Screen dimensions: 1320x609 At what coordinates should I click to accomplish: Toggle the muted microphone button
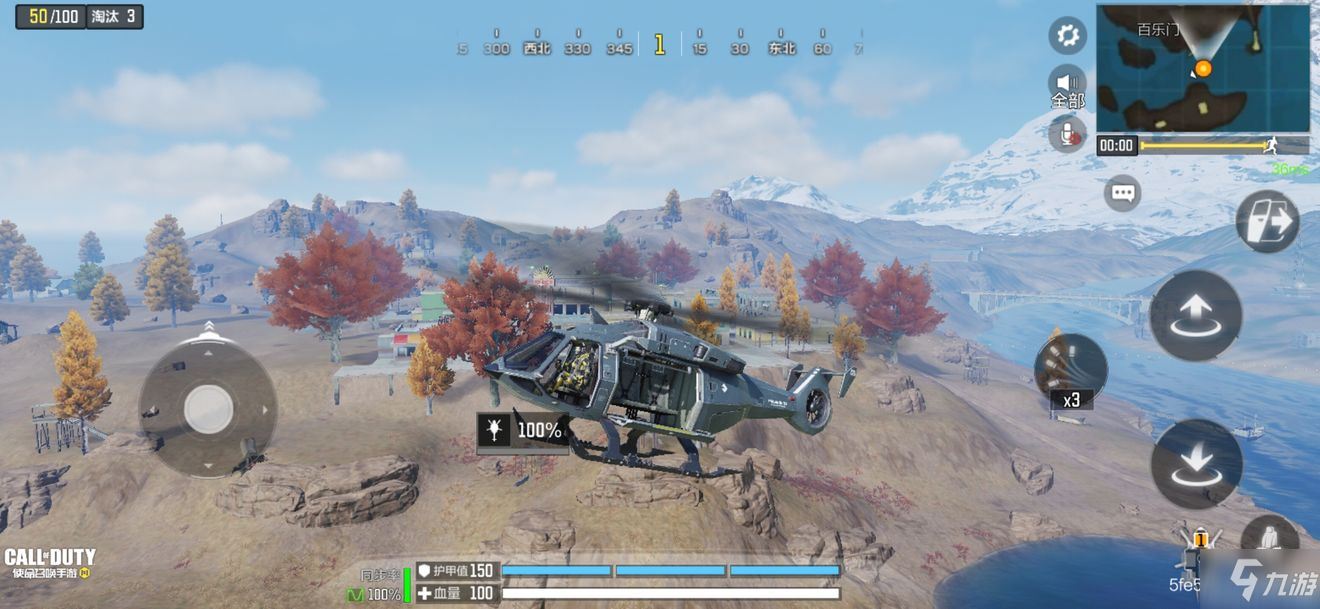pos(1067,133)
